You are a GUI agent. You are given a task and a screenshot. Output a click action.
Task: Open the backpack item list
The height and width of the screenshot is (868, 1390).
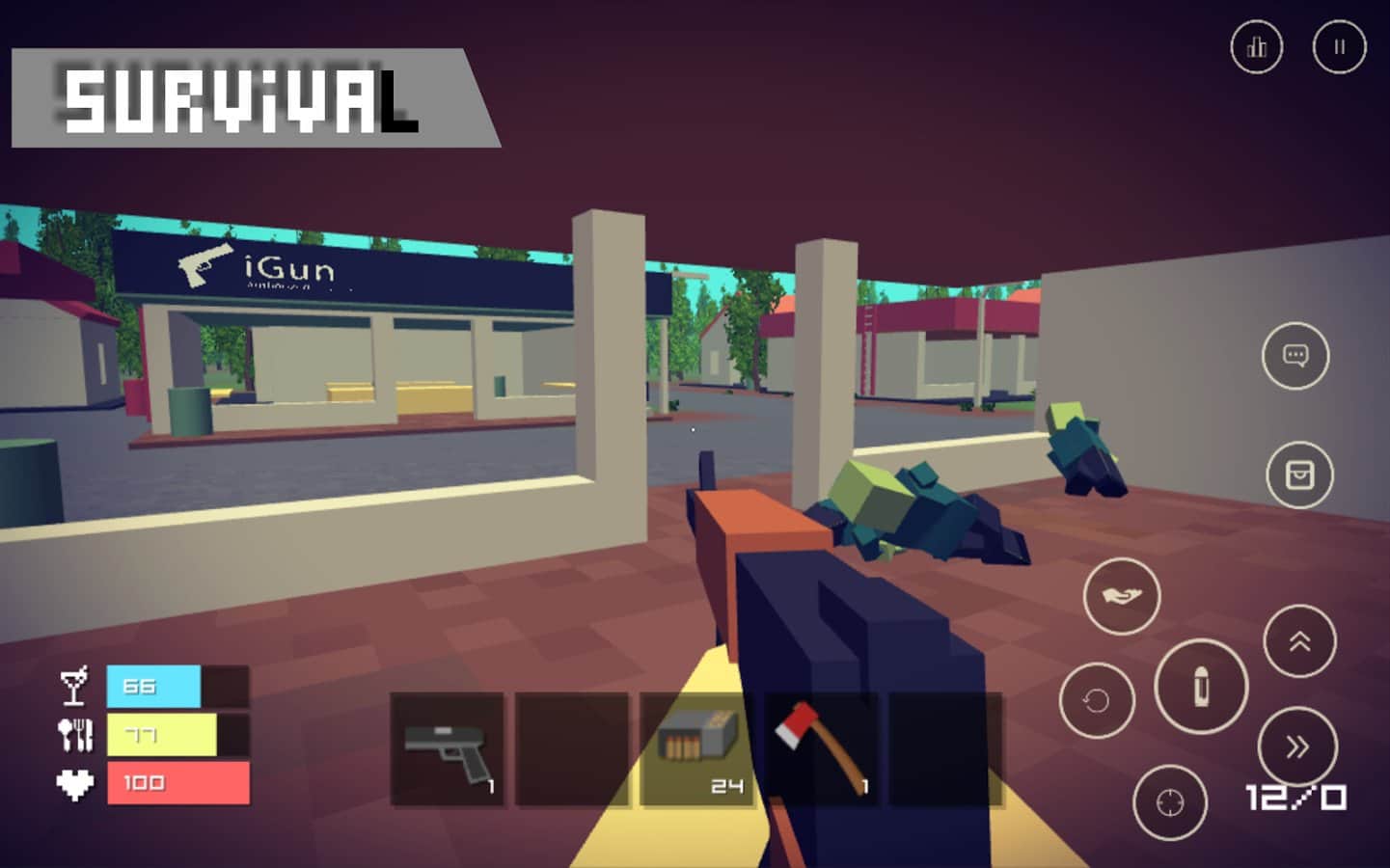coord(1300,474)
